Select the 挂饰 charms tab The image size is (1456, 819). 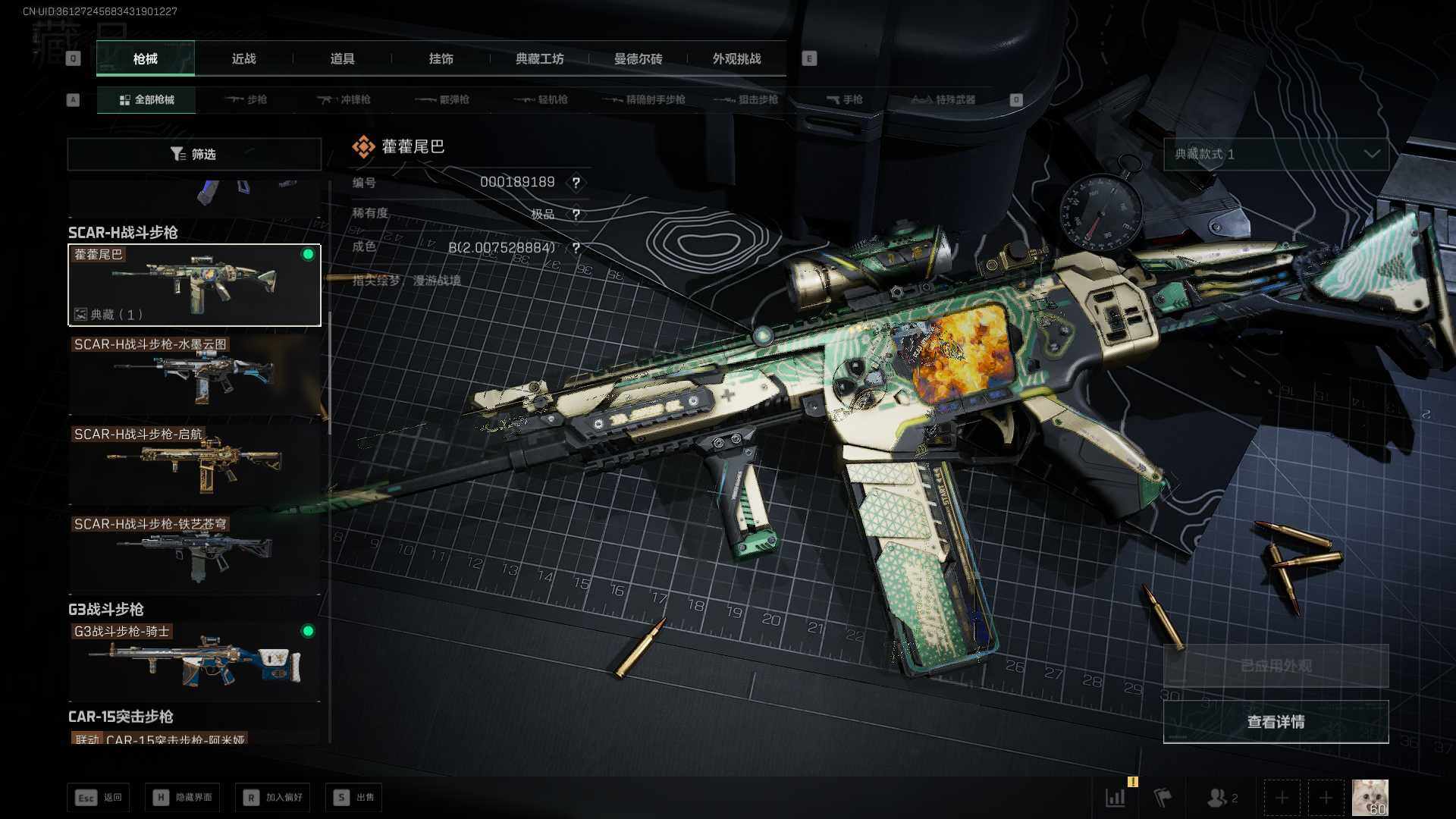pyautogui.click(x=441, y=59)
